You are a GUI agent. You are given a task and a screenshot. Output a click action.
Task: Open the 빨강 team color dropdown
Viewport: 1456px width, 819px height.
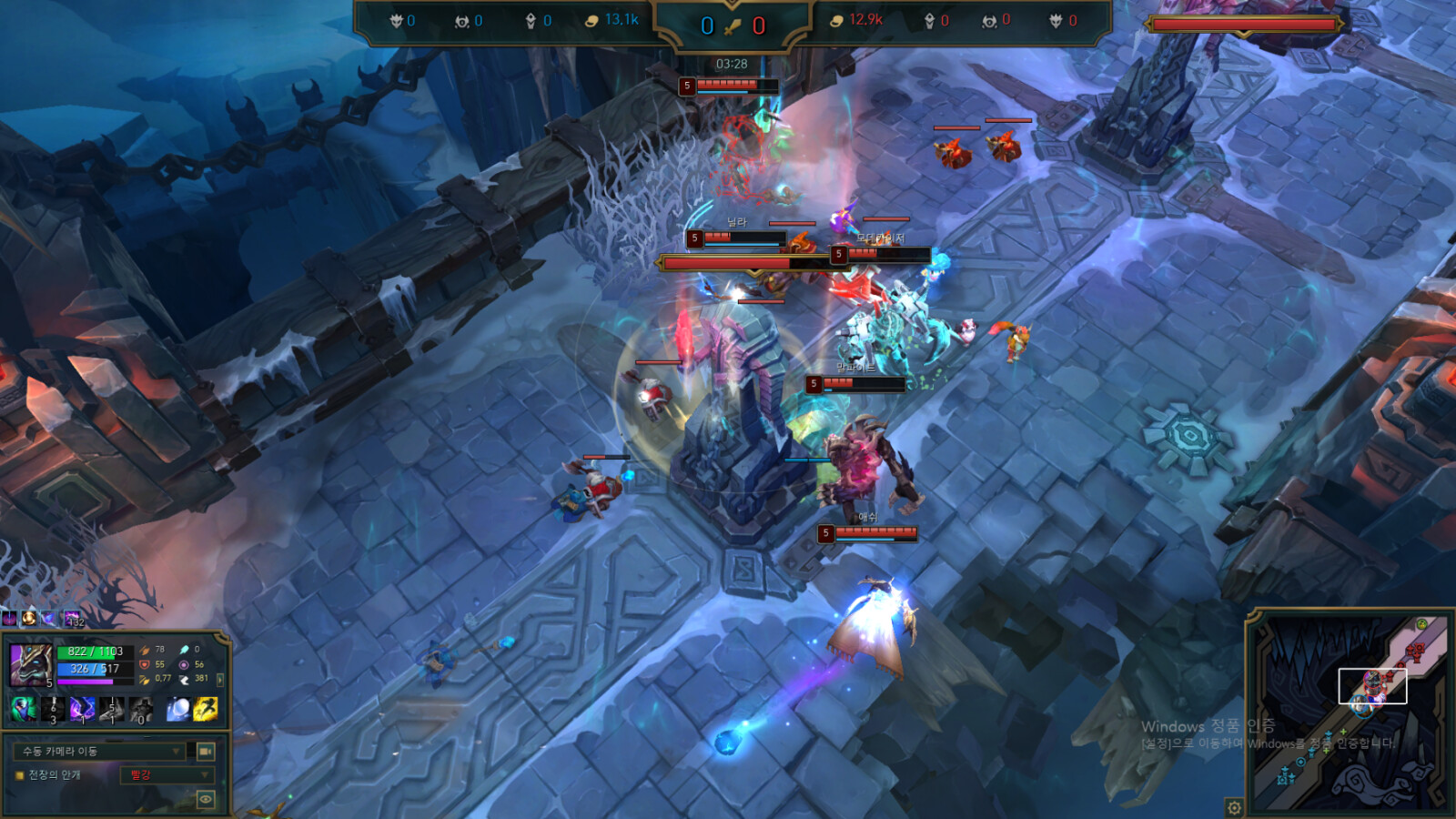coord(166,775)
